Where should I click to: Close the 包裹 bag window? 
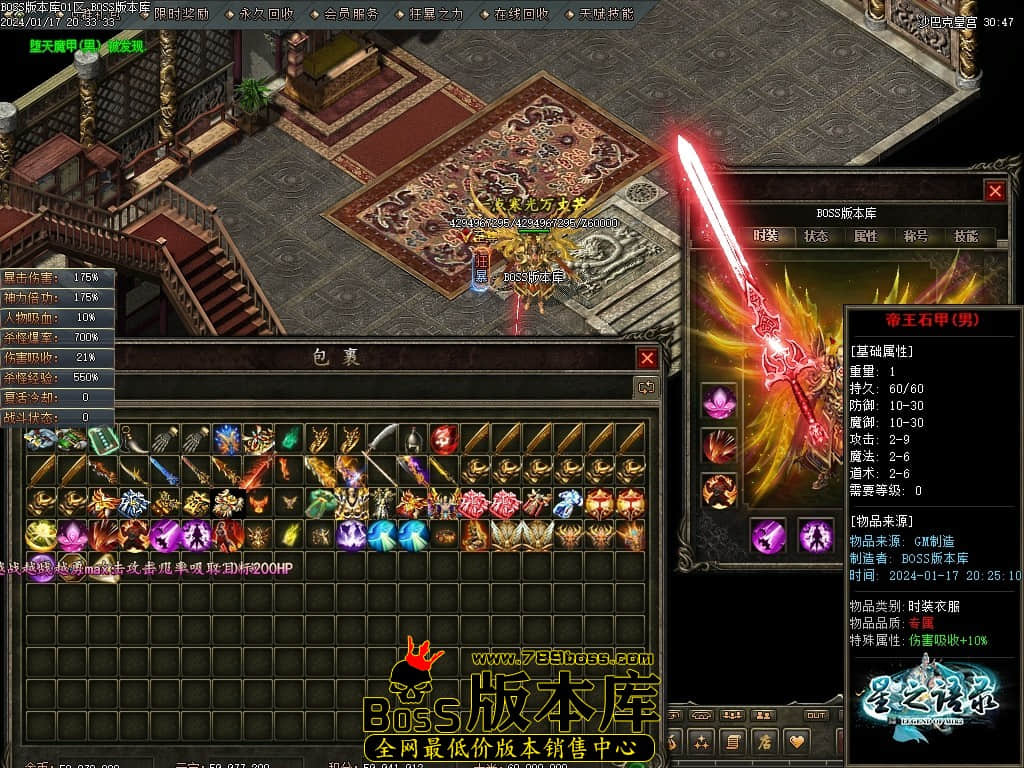(x=648, y=358)
